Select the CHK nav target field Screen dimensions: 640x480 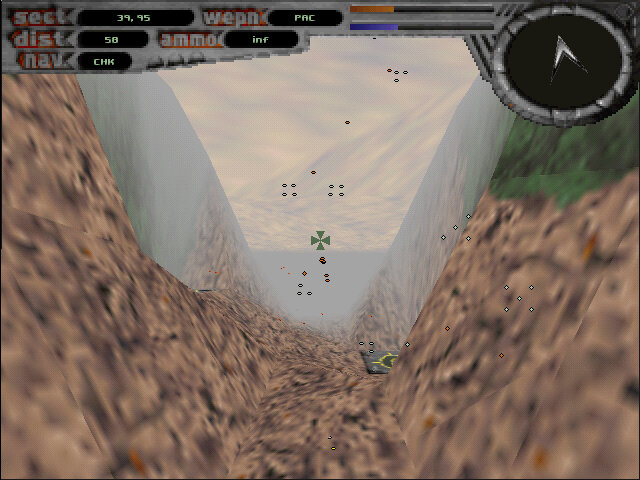point(105,61)
